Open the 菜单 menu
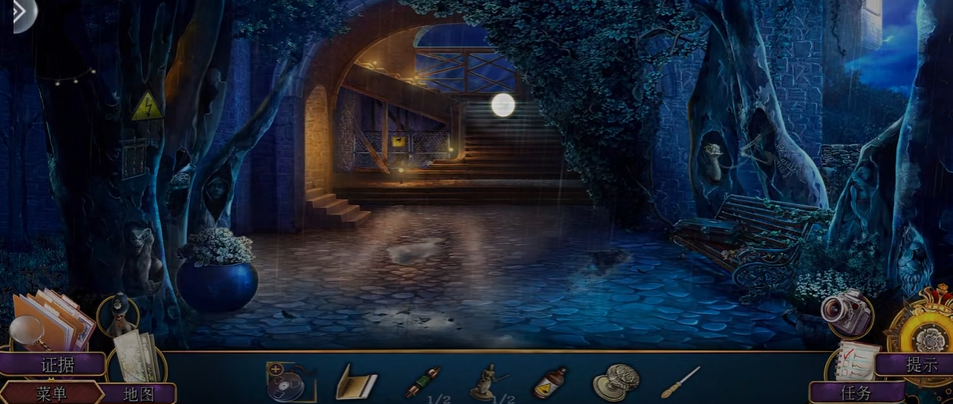Screen dimensions: 953x404 click(x=50, y=393)
